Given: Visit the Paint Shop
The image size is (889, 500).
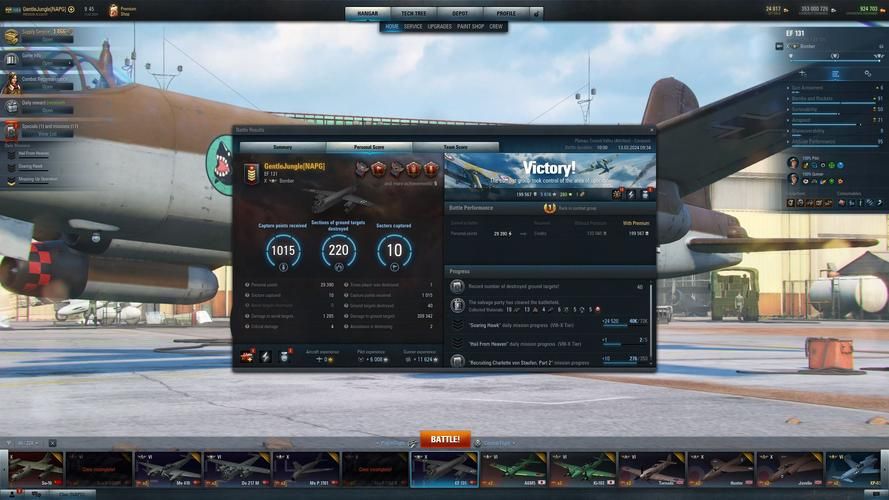Looking at the screenshot, I should click(x=470, y=27).
